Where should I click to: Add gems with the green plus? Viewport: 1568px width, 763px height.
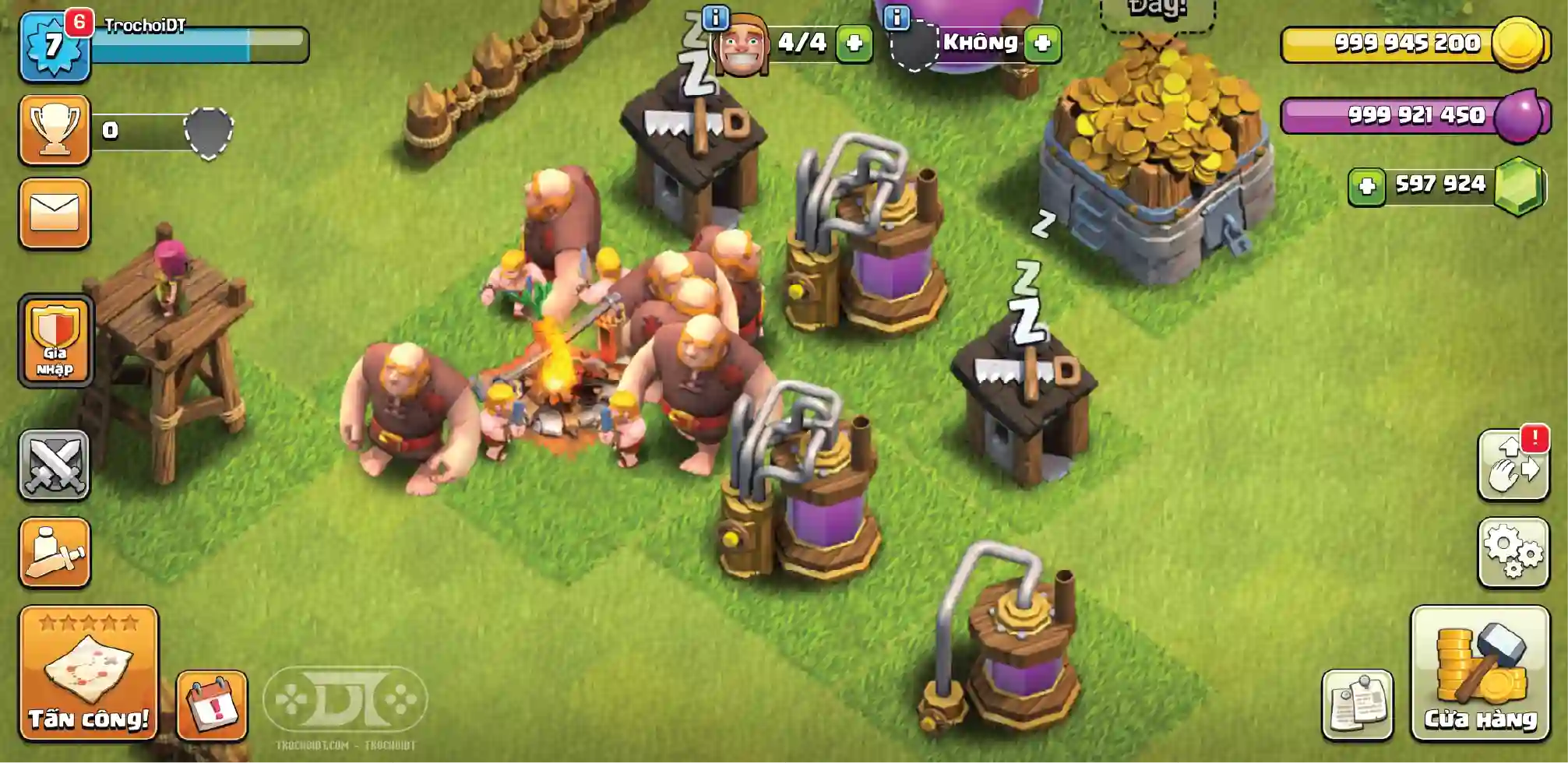(x=1367, y=186)
